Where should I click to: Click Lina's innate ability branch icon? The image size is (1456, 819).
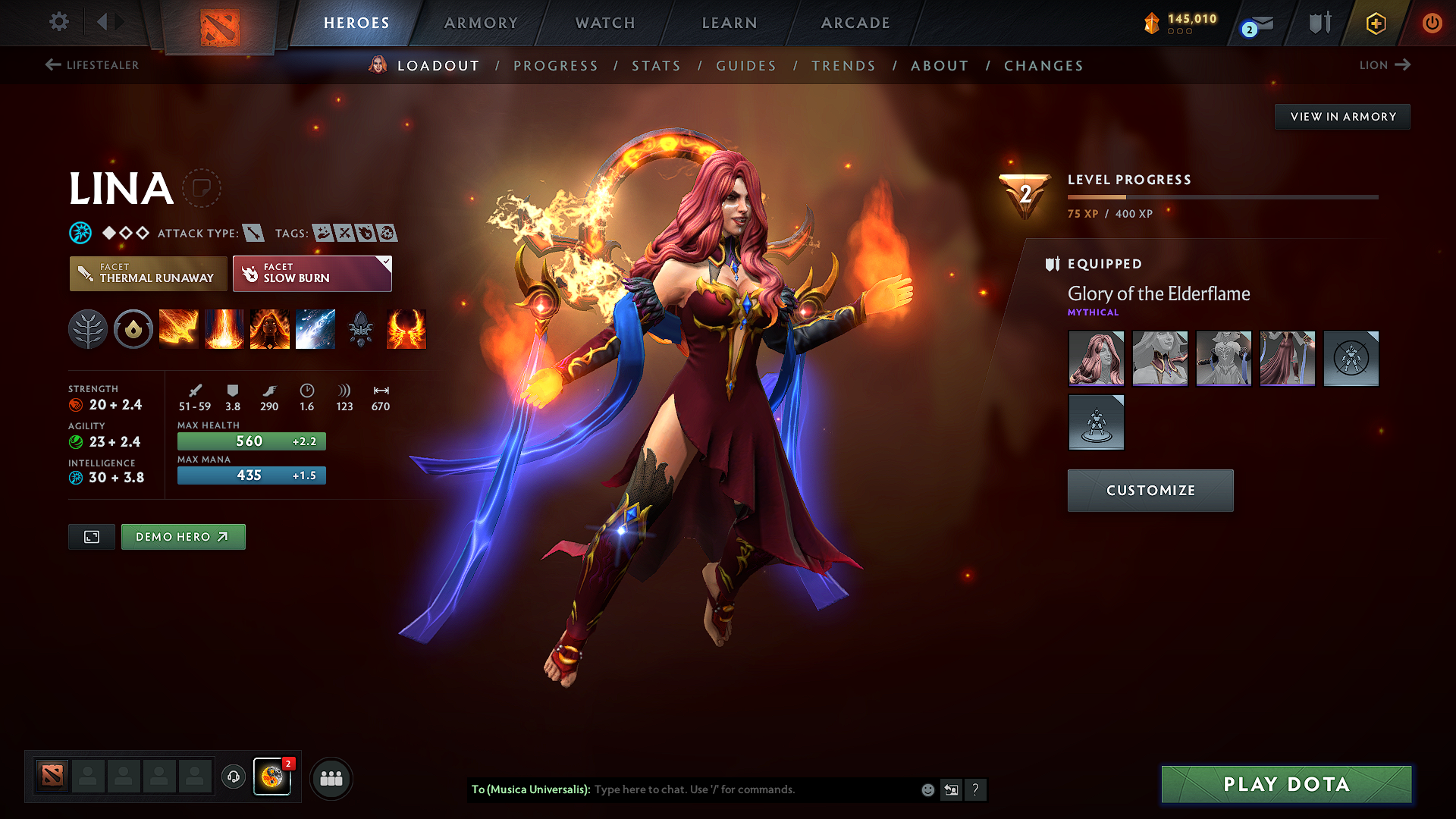tap(88, 329)
